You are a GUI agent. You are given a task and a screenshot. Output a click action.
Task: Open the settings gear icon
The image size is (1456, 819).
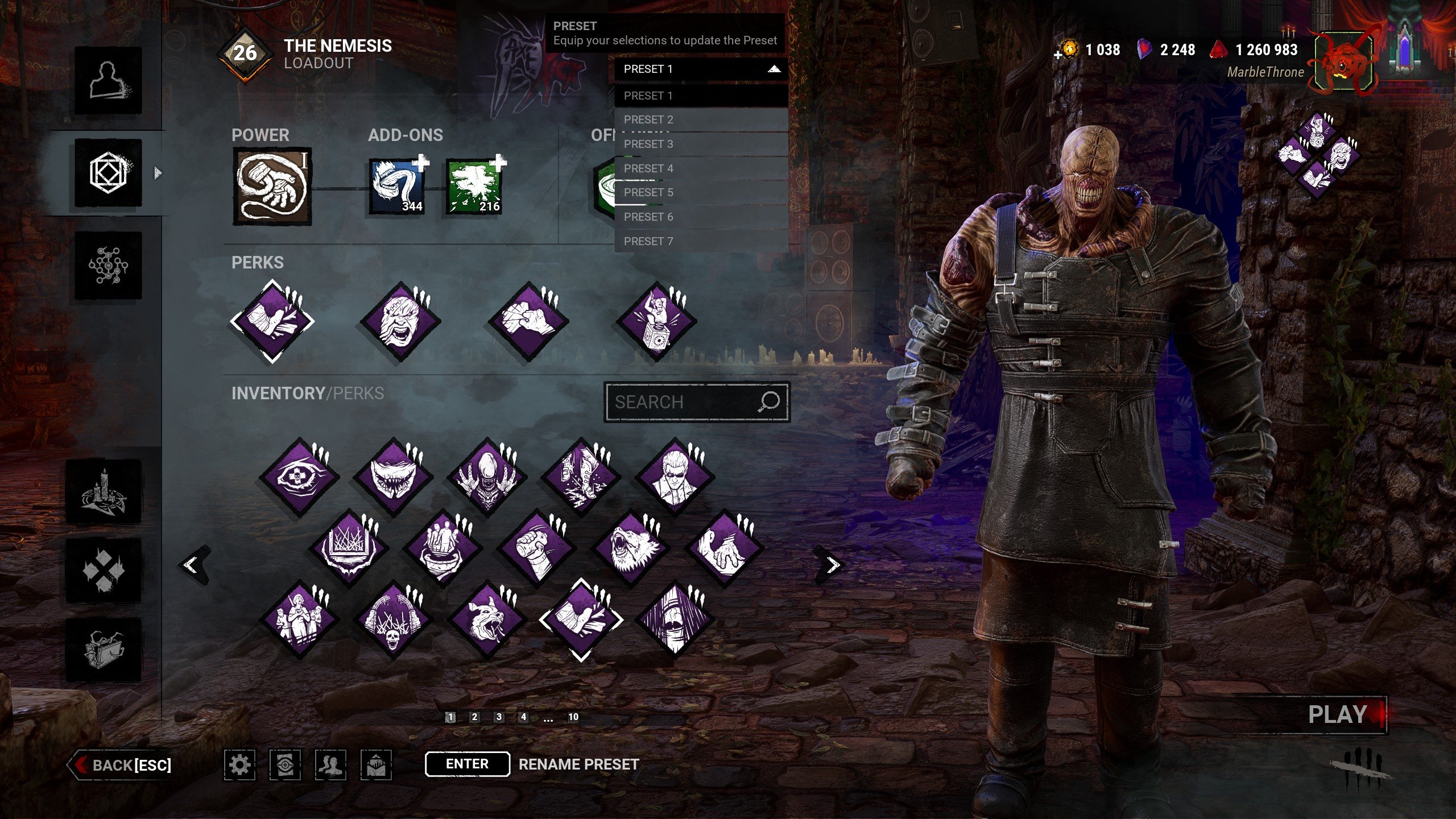pos(239,764)
